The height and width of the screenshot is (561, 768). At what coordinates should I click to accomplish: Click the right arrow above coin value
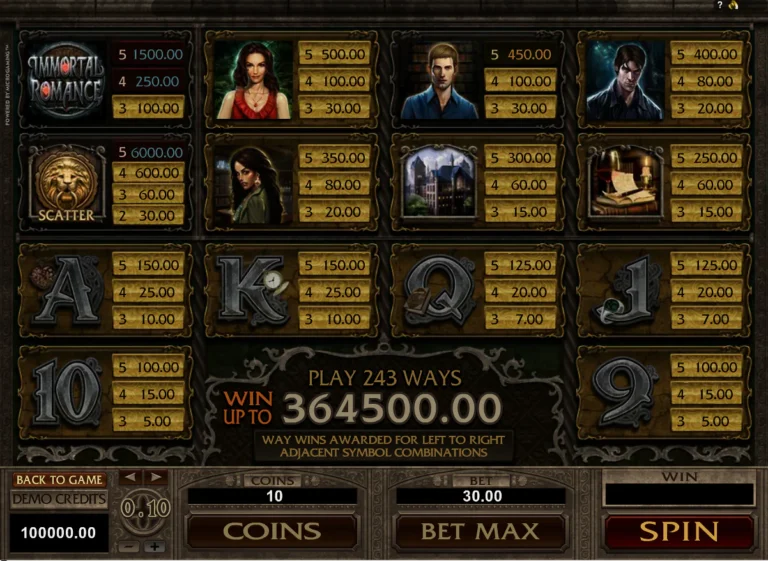pos(155,477)
